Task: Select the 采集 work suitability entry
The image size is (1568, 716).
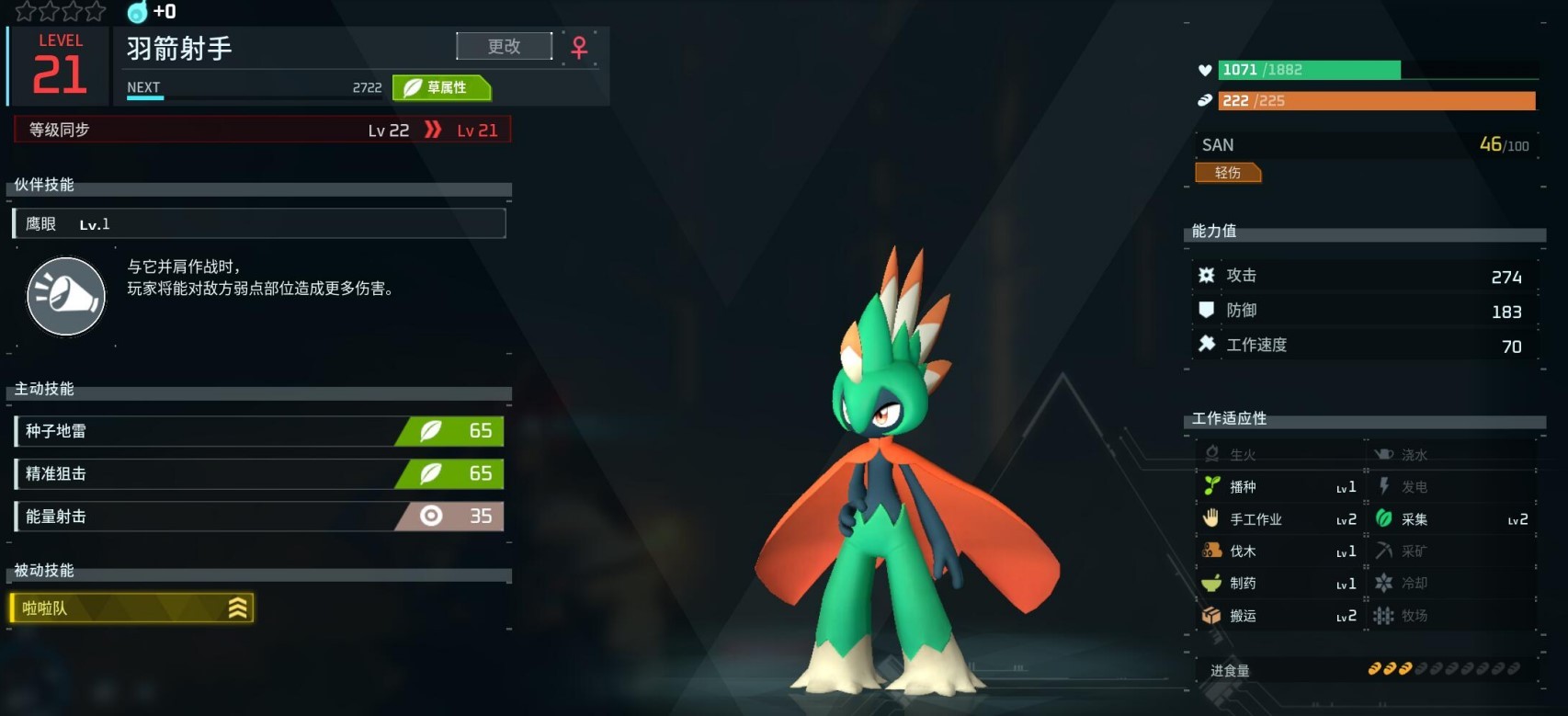Action: point(1451,519)
